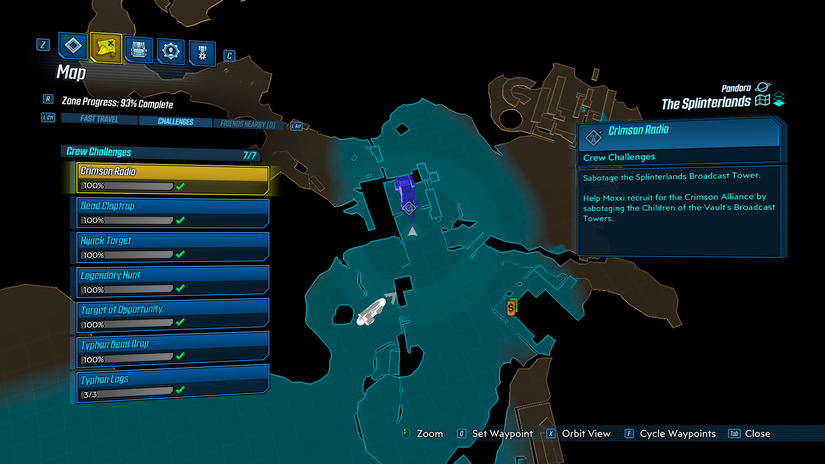Viewport: 825px width, 464px height.
Task: Select the Crimson Radio crew challenge
Action: pos(173,178)
